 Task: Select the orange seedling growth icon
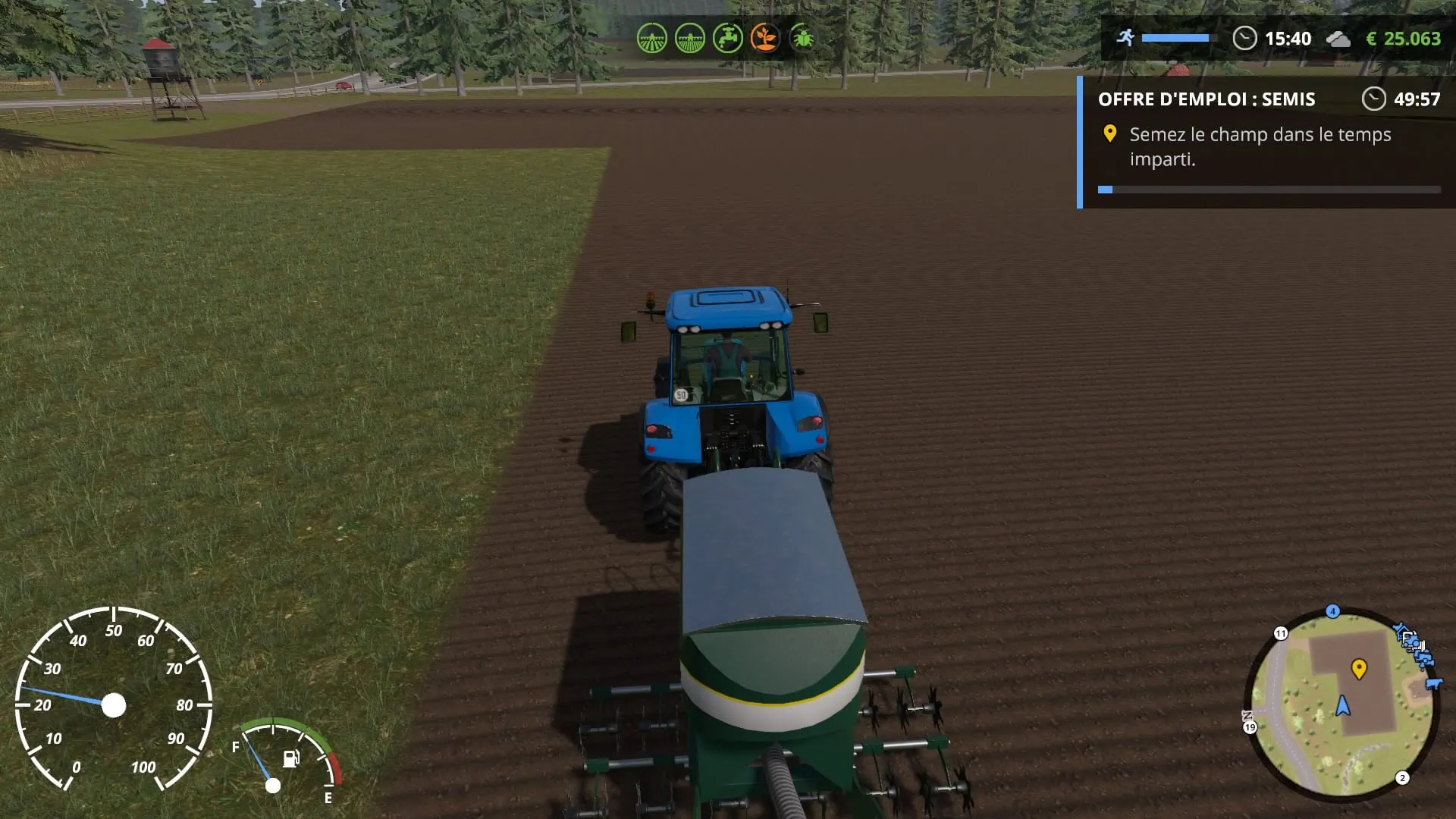[764, 38]
